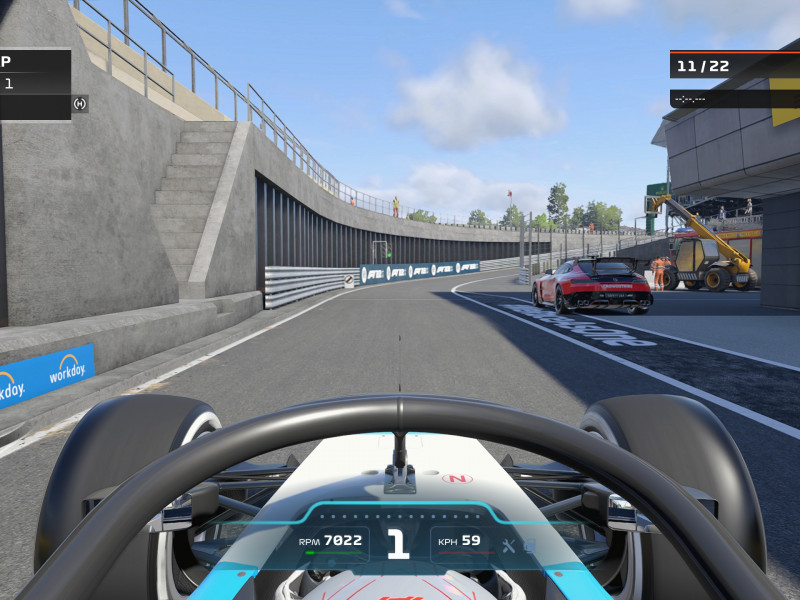Click the hard tyre compound icon
This screenshot has height=600, width=800.
click(80, 103)
